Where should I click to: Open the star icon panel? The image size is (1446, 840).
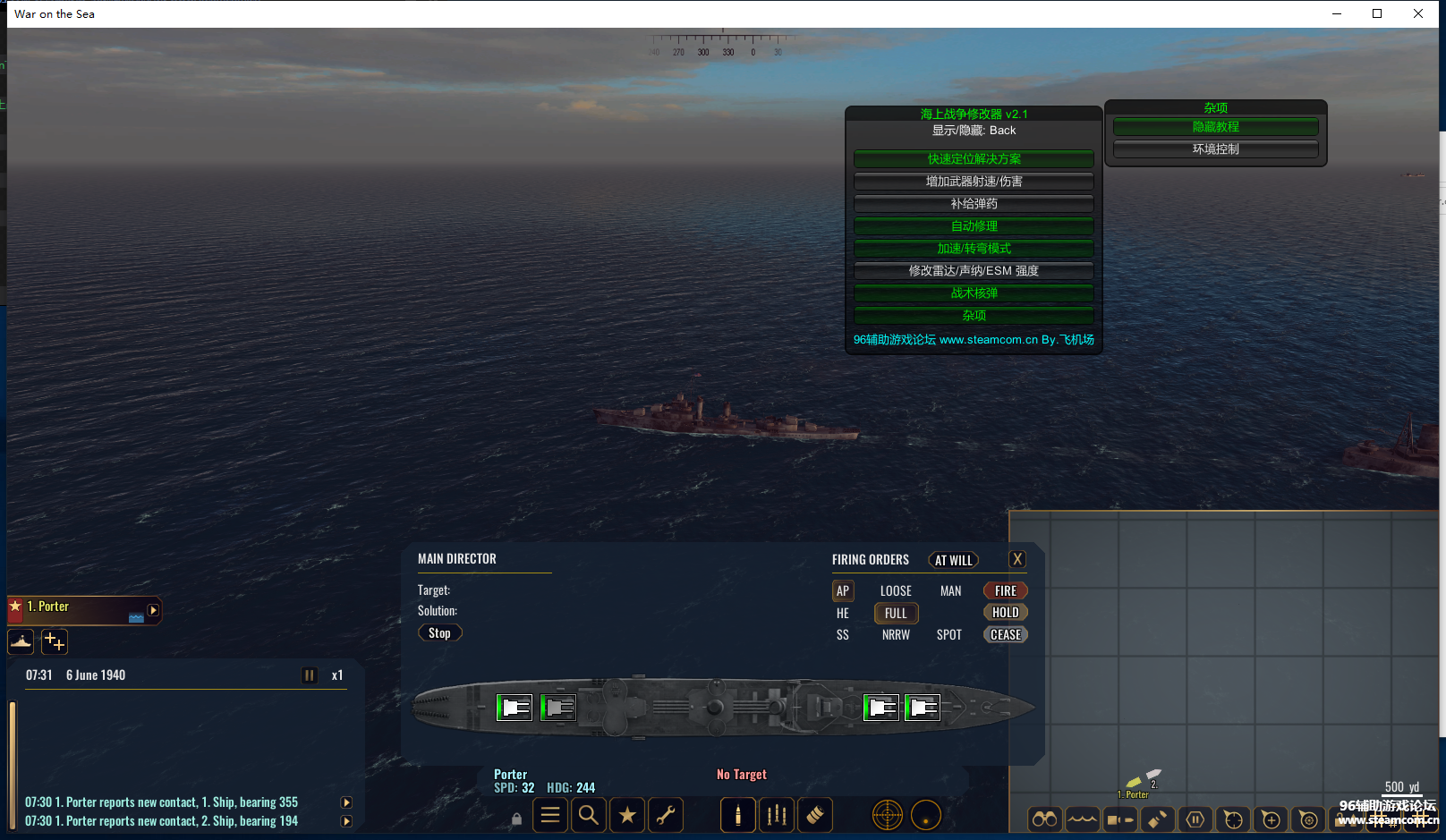[627, 815]
